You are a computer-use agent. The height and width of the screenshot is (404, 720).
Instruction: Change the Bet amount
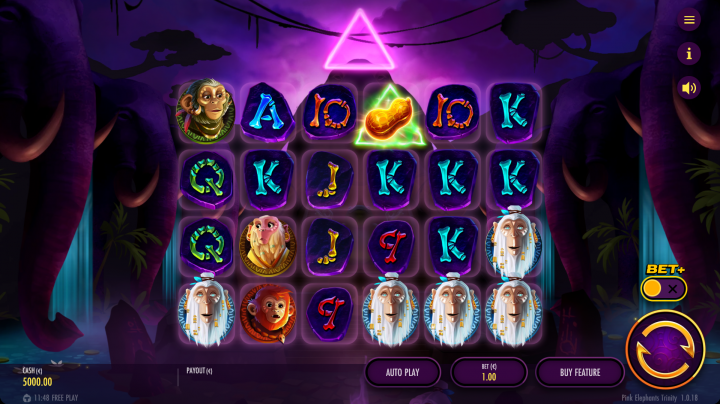(489, 372)
